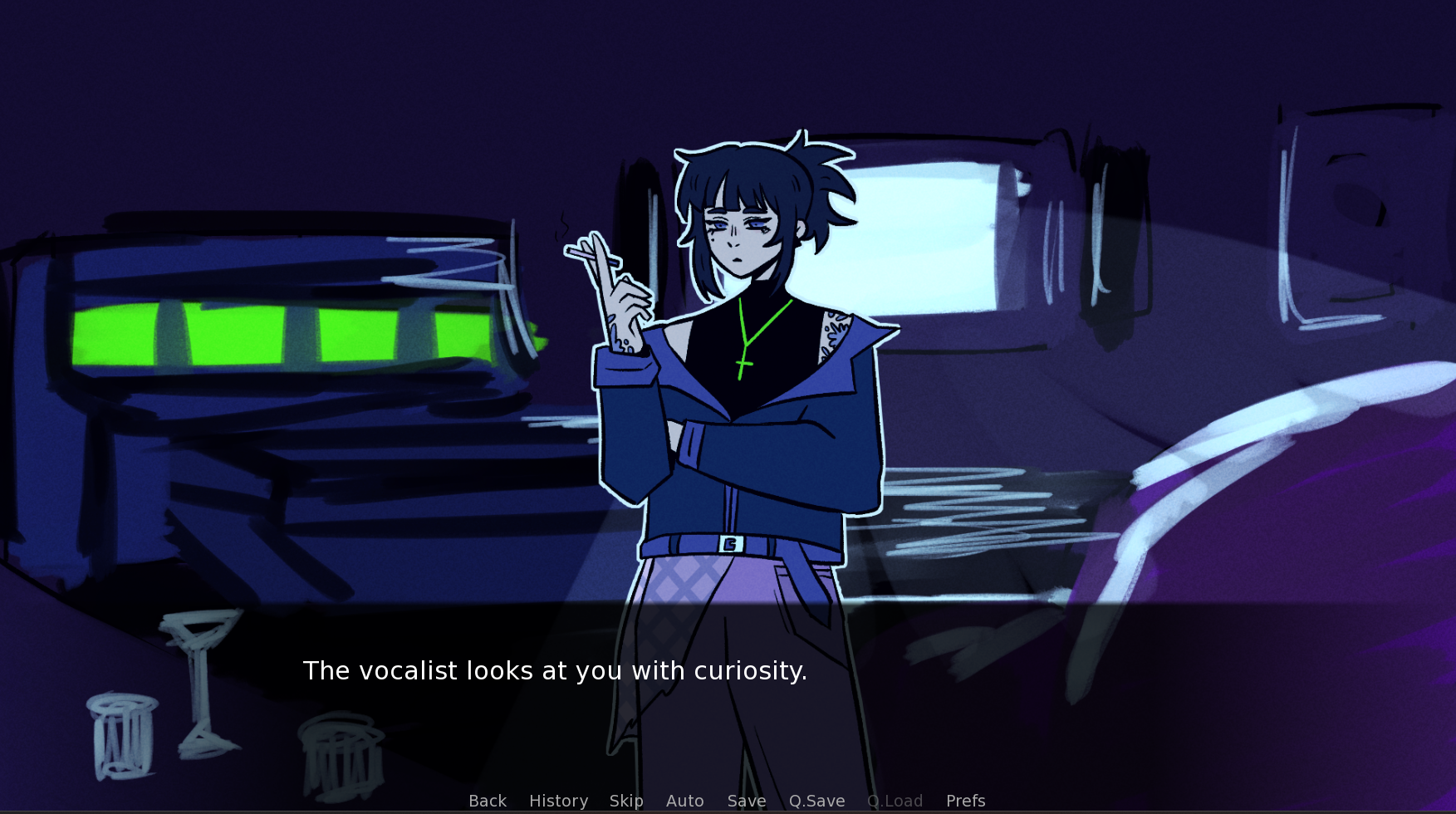Perform a quick save via "Q.Save"
Image resolution: width=1456 pixels, height=814 pixels.
point(816,801)
